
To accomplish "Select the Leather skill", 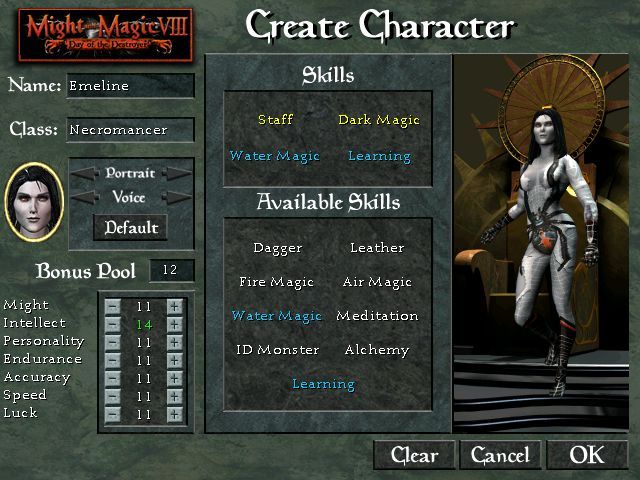I will click(x=377, y=248).
